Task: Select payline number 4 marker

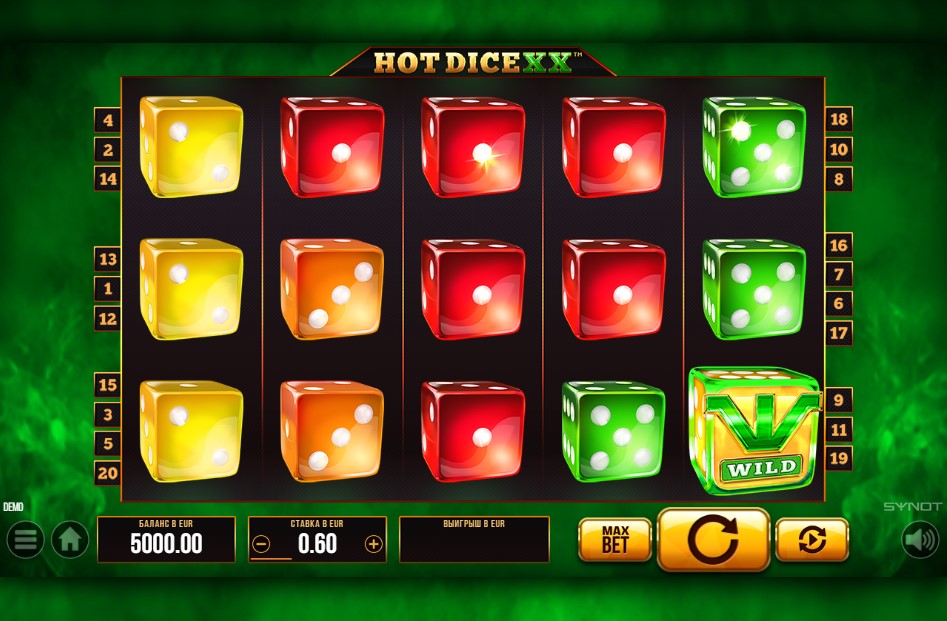Action: point(108,121)
